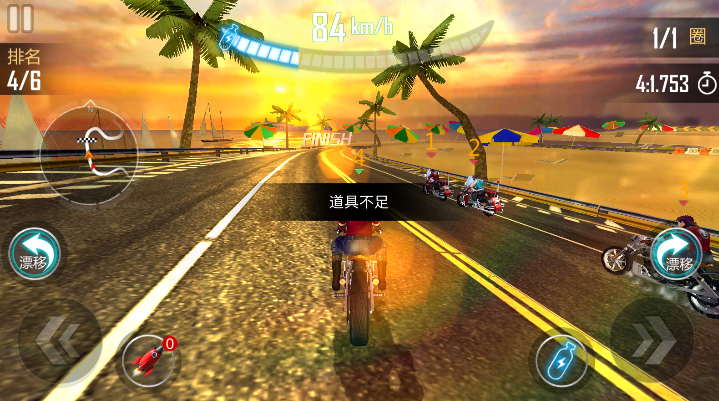Screen dimensions: 719x401
Task: Pause the race
Action: tap(20, 18)
